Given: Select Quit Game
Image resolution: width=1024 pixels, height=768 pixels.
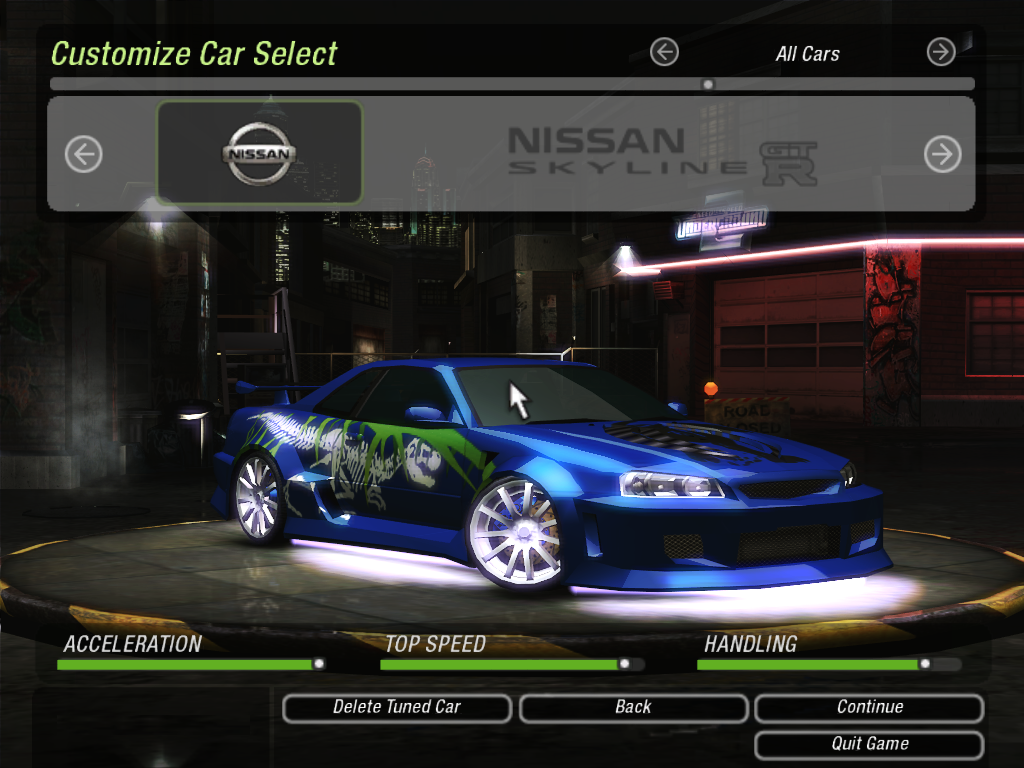Looking at the screenshot, I should tap(869, 744).
